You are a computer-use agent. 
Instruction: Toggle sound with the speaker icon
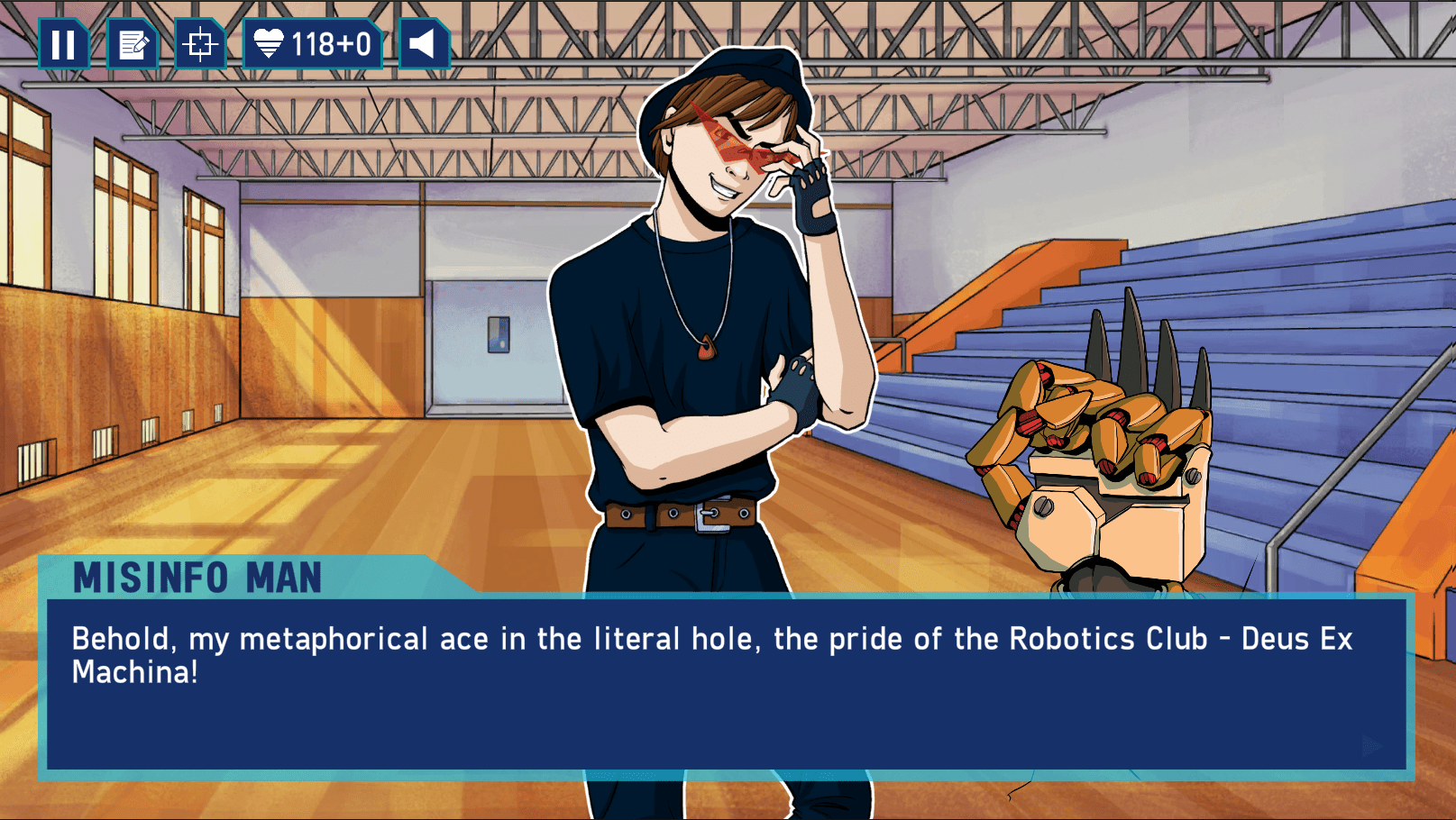point(423,44)
